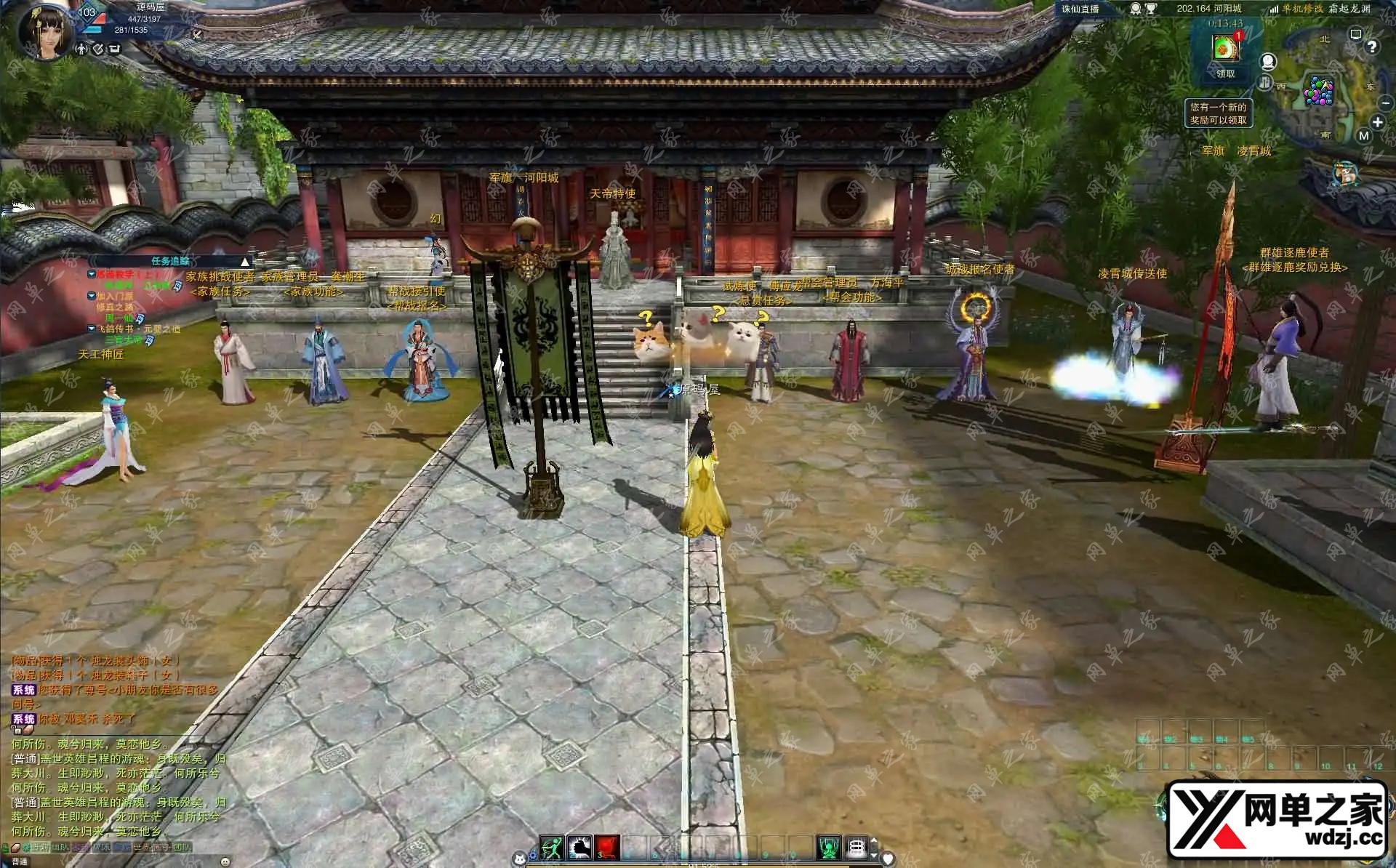Activate the green archer skill
The image size is (1396, 868).
pos(551,847)
